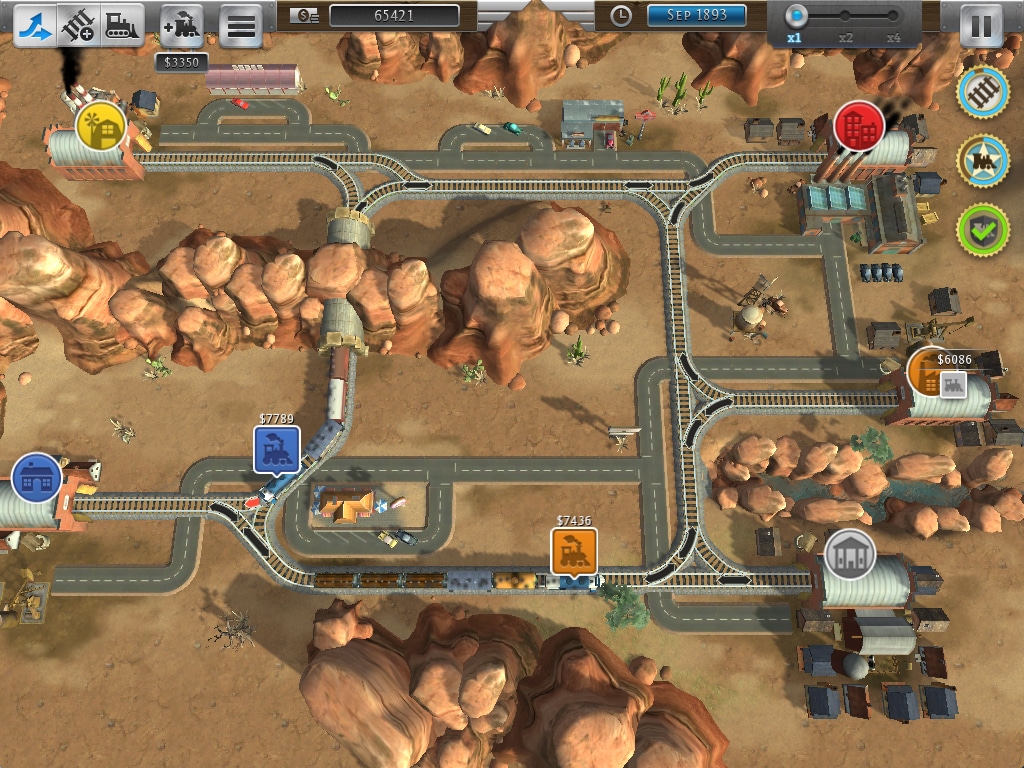Open the green checkmark badge

(983, 229)
